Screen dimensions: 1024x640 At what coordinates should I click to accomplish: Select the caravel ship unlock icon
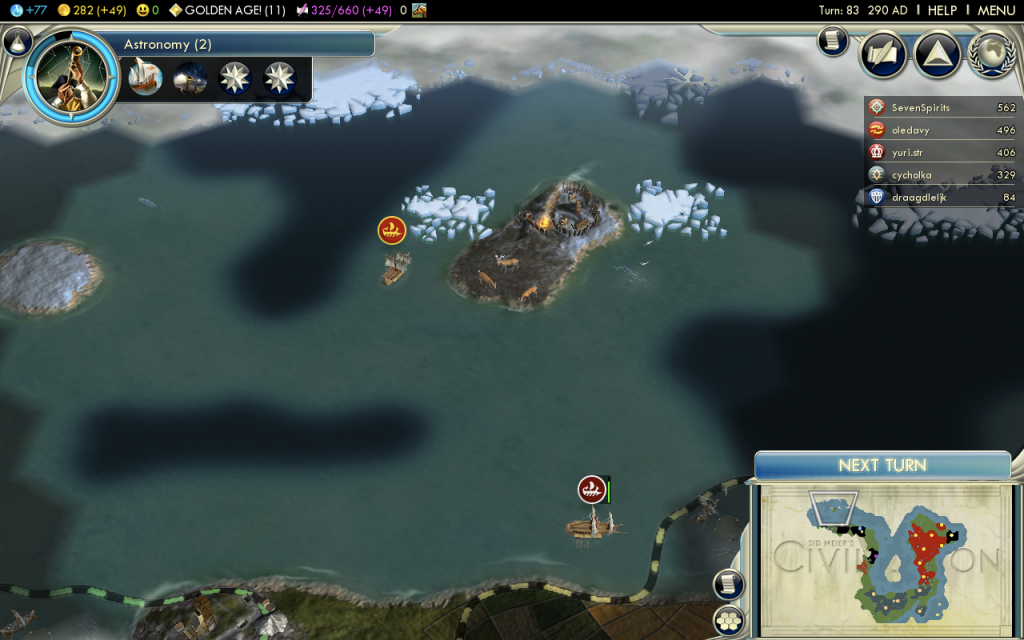(x=145, y=78)
